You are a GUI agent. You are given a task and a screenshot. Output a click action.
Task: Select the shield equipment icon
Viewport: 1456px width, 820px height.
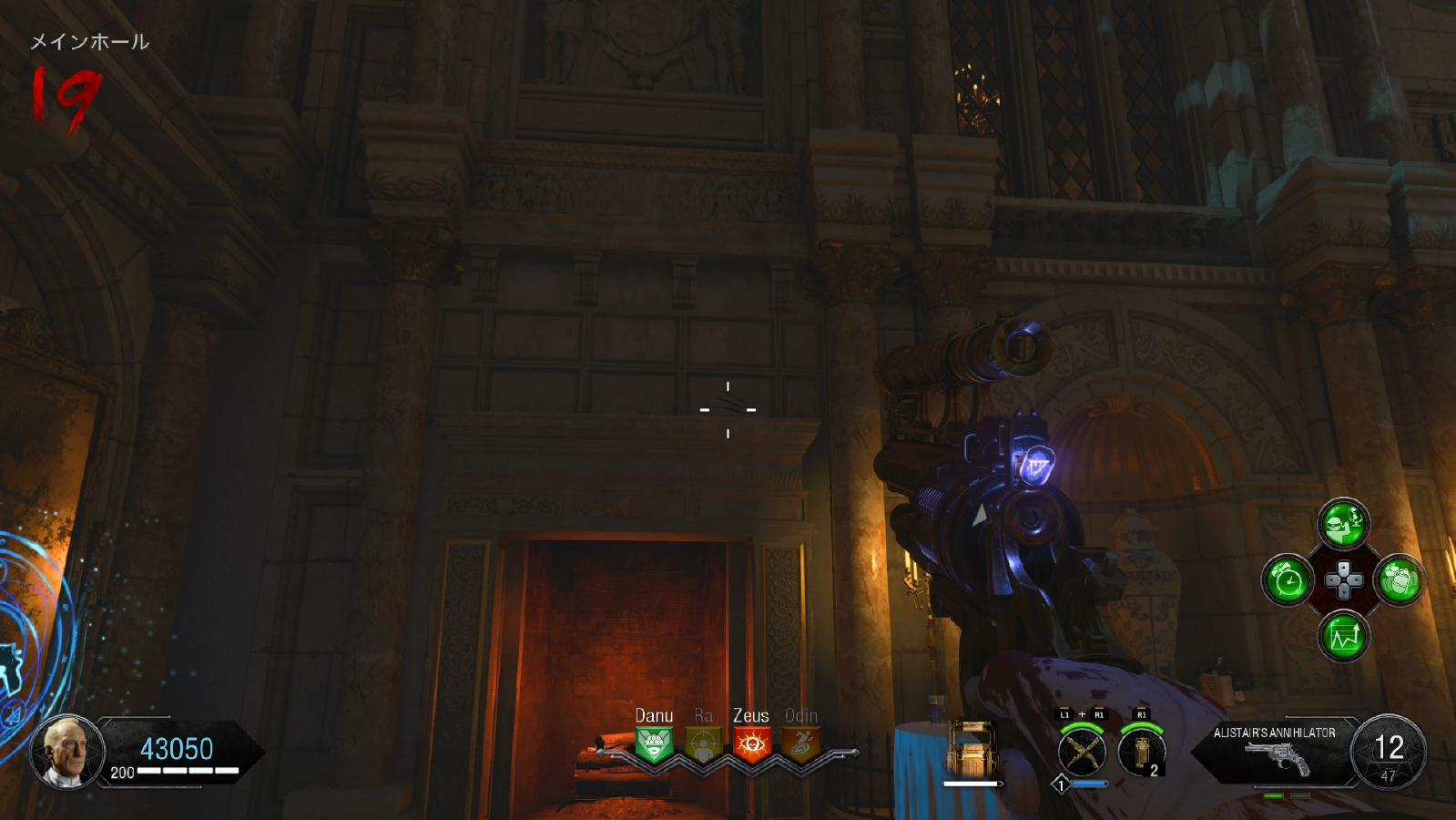(972, 750)
